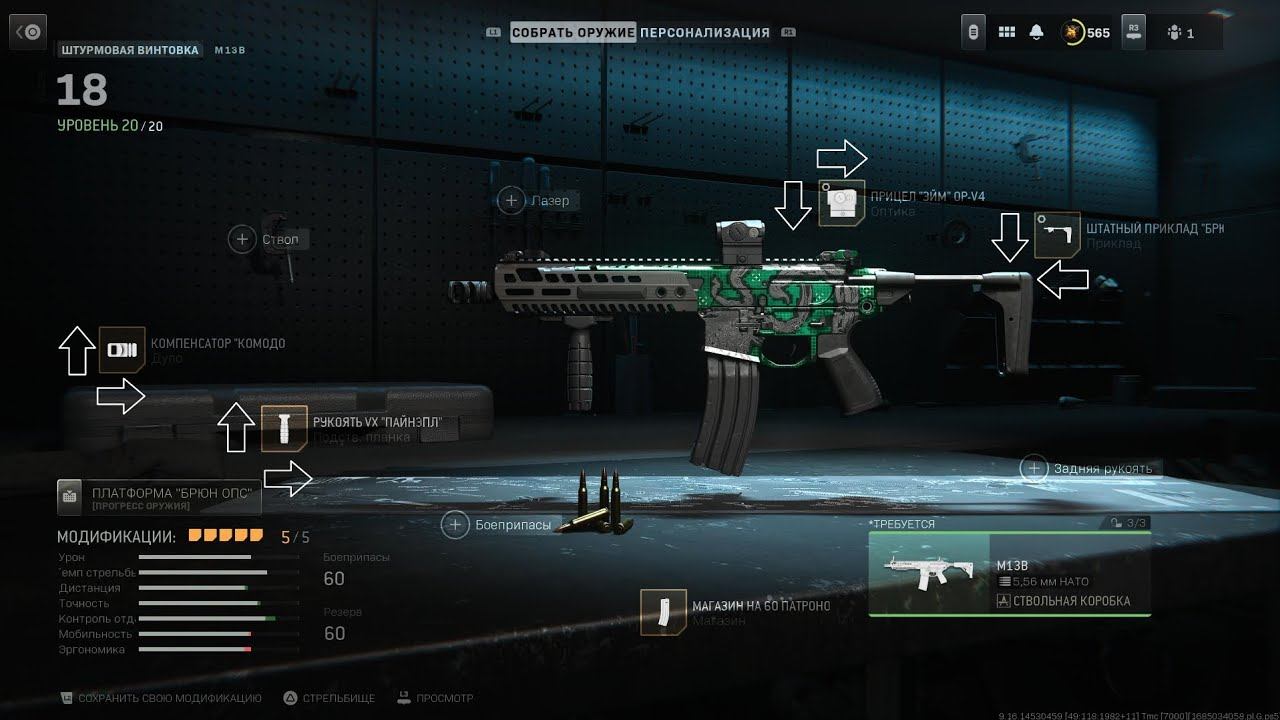Screen dimensions: 1280x720
Task: Save your custom modification
Action: point(161,698)
